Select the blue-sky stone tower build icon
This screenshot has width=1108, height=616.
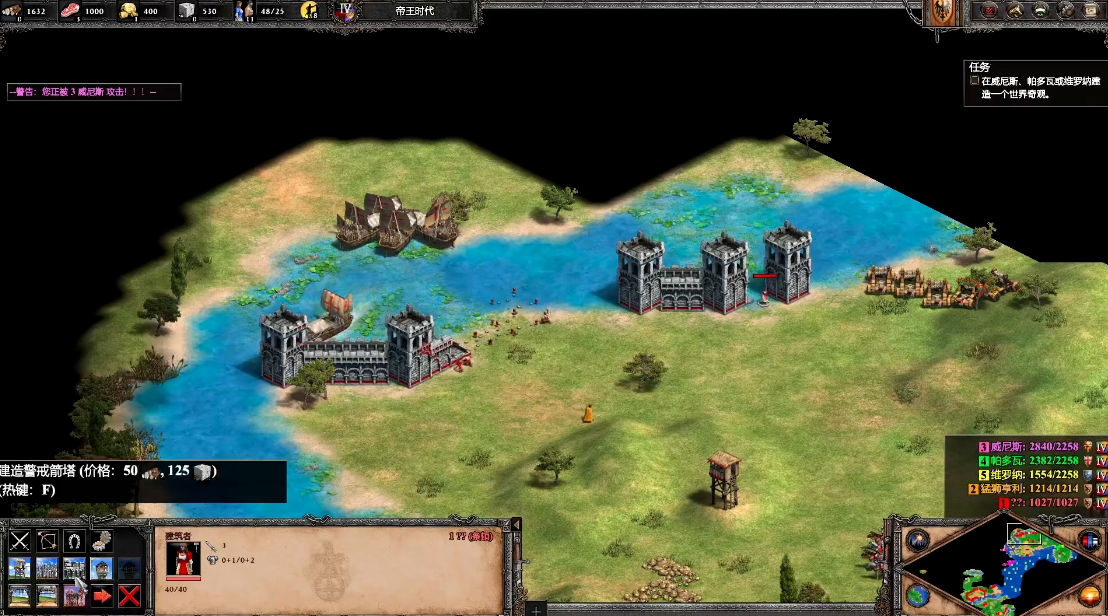[x=101, y=569]
